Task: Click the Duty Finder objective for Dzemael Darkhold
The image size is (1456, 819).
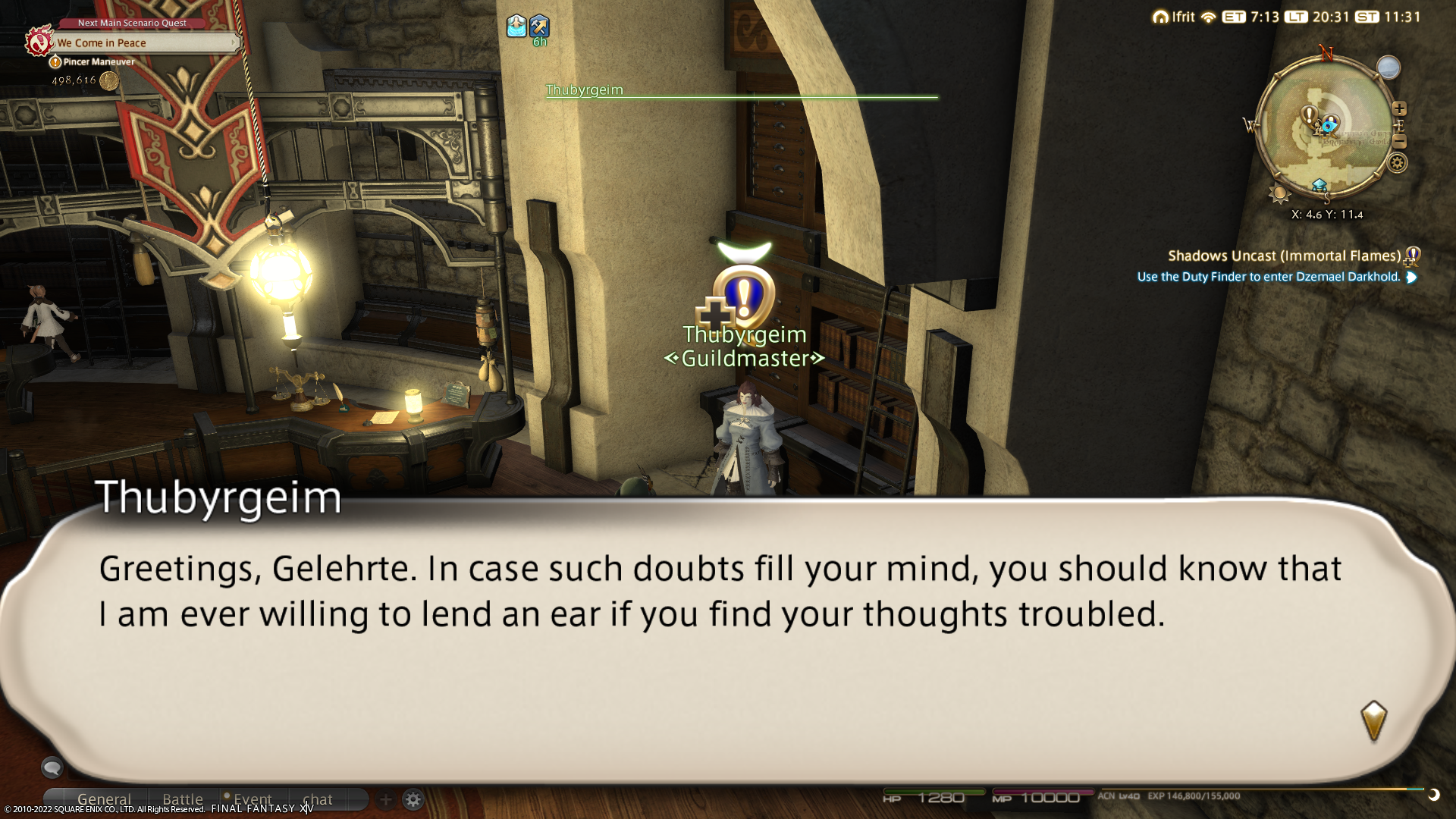Action: pyautogui.click(x=1269, y=278)
